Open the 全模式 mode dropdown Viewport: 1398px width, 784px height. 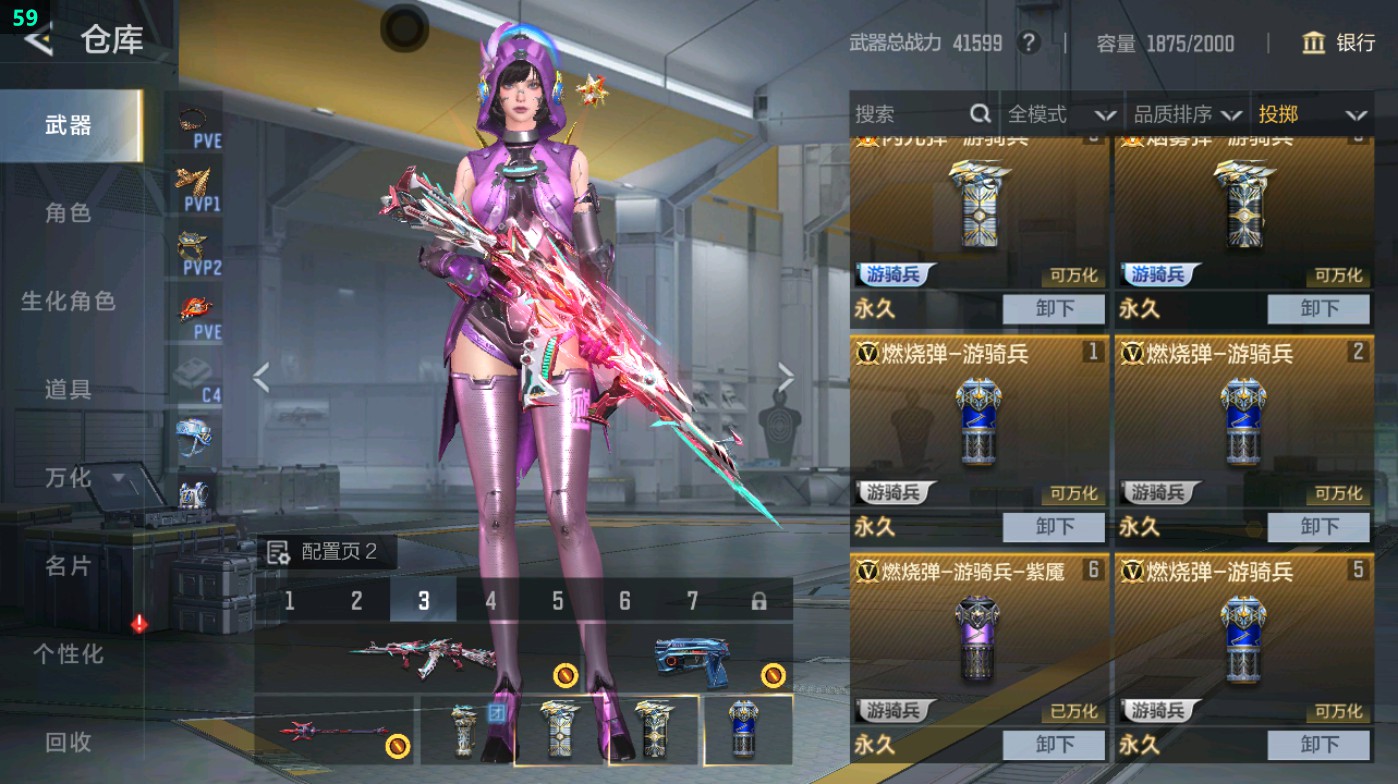[1060, 114]
